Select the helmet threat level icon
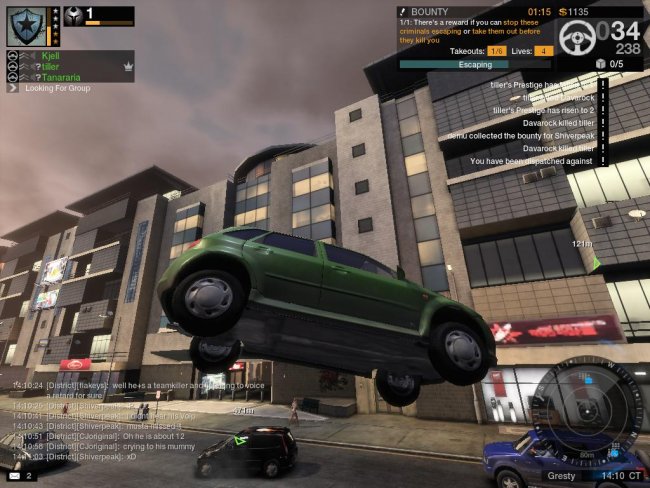Image resolution: width=650 pixels, height=488 pixels. pyautogui.click(x=74, y=16)
